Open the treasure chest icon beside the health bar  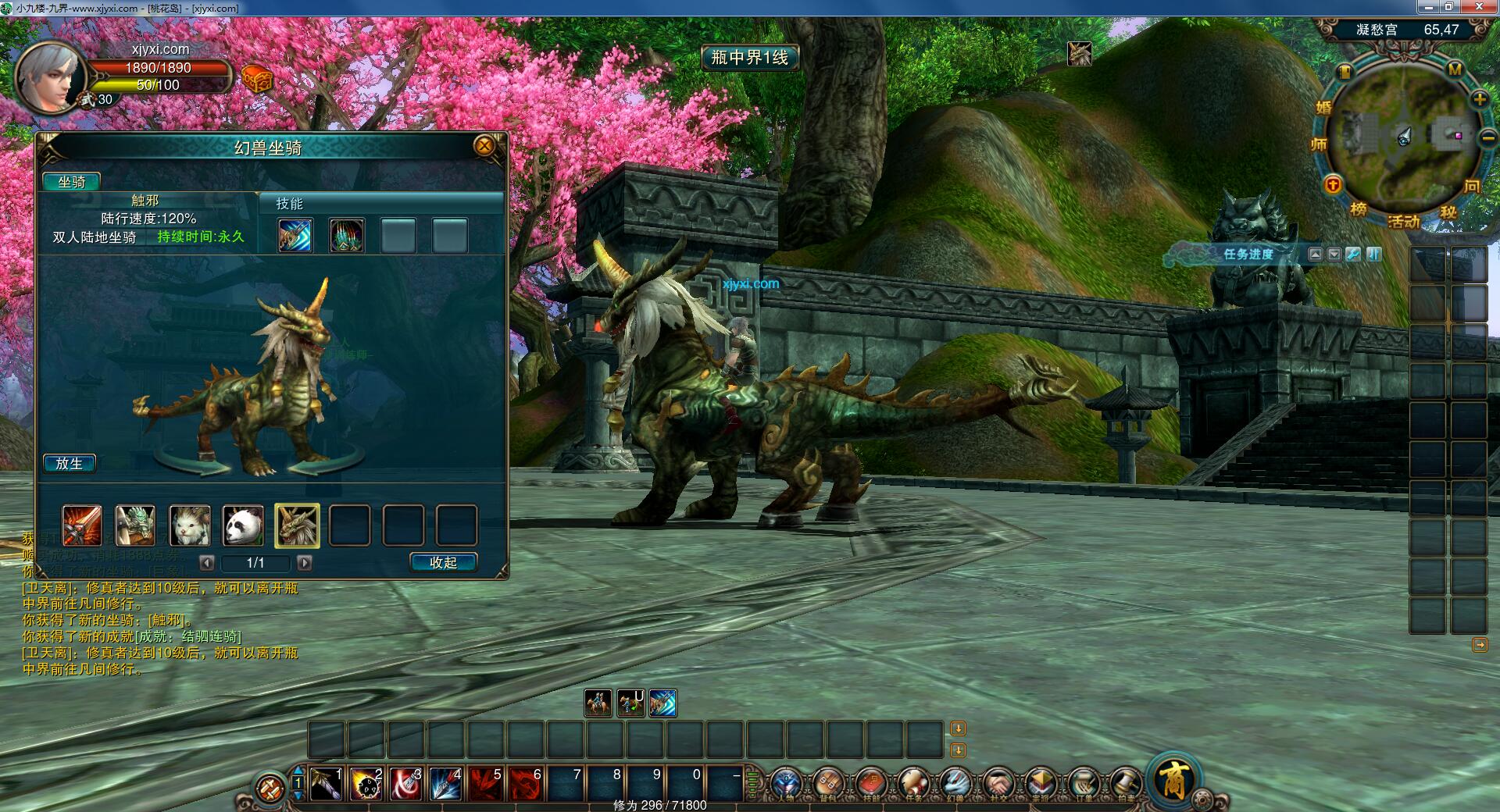pos(256,78)
